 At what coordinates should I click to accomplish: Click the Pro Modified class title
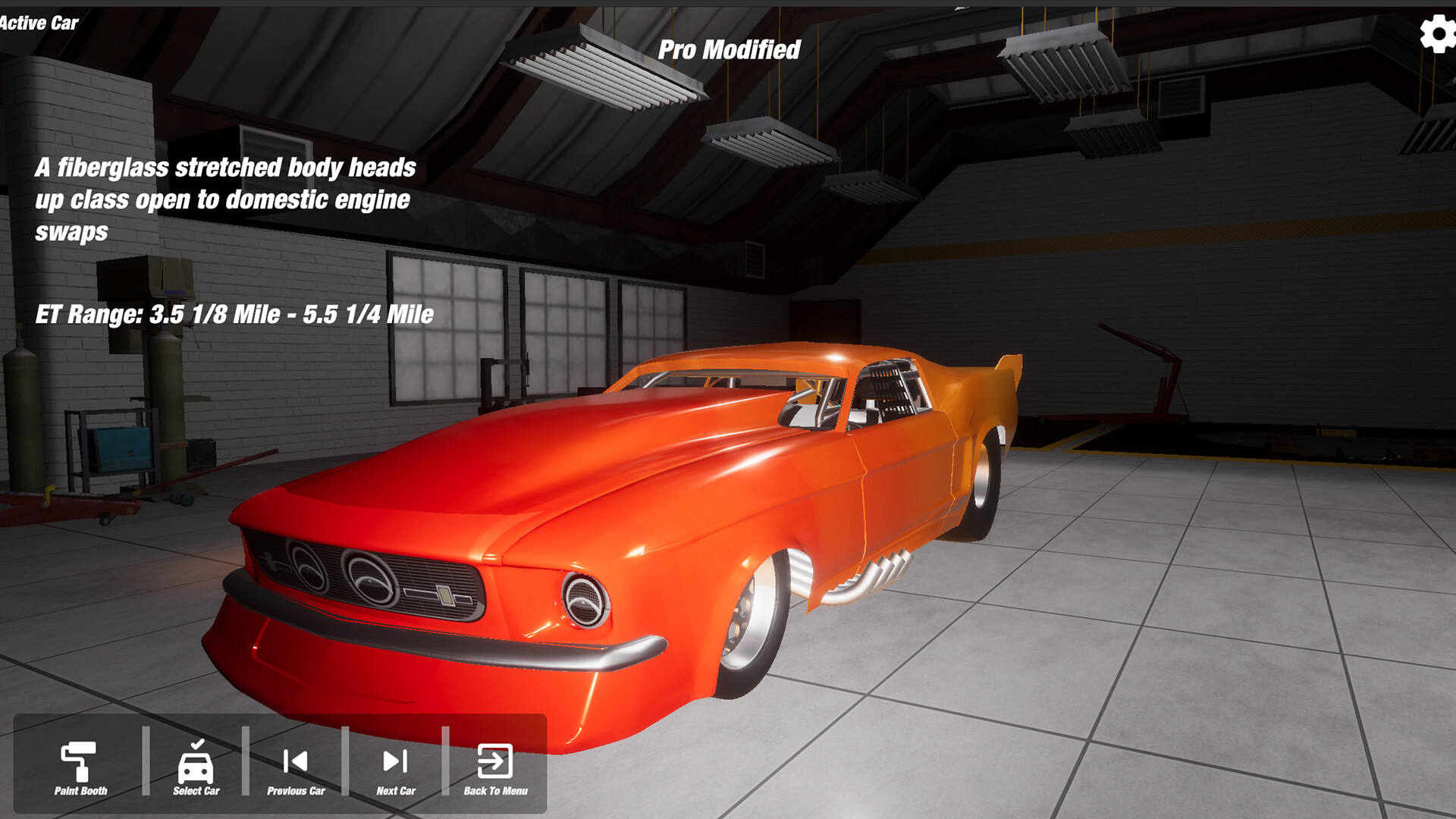pos(730,50)
